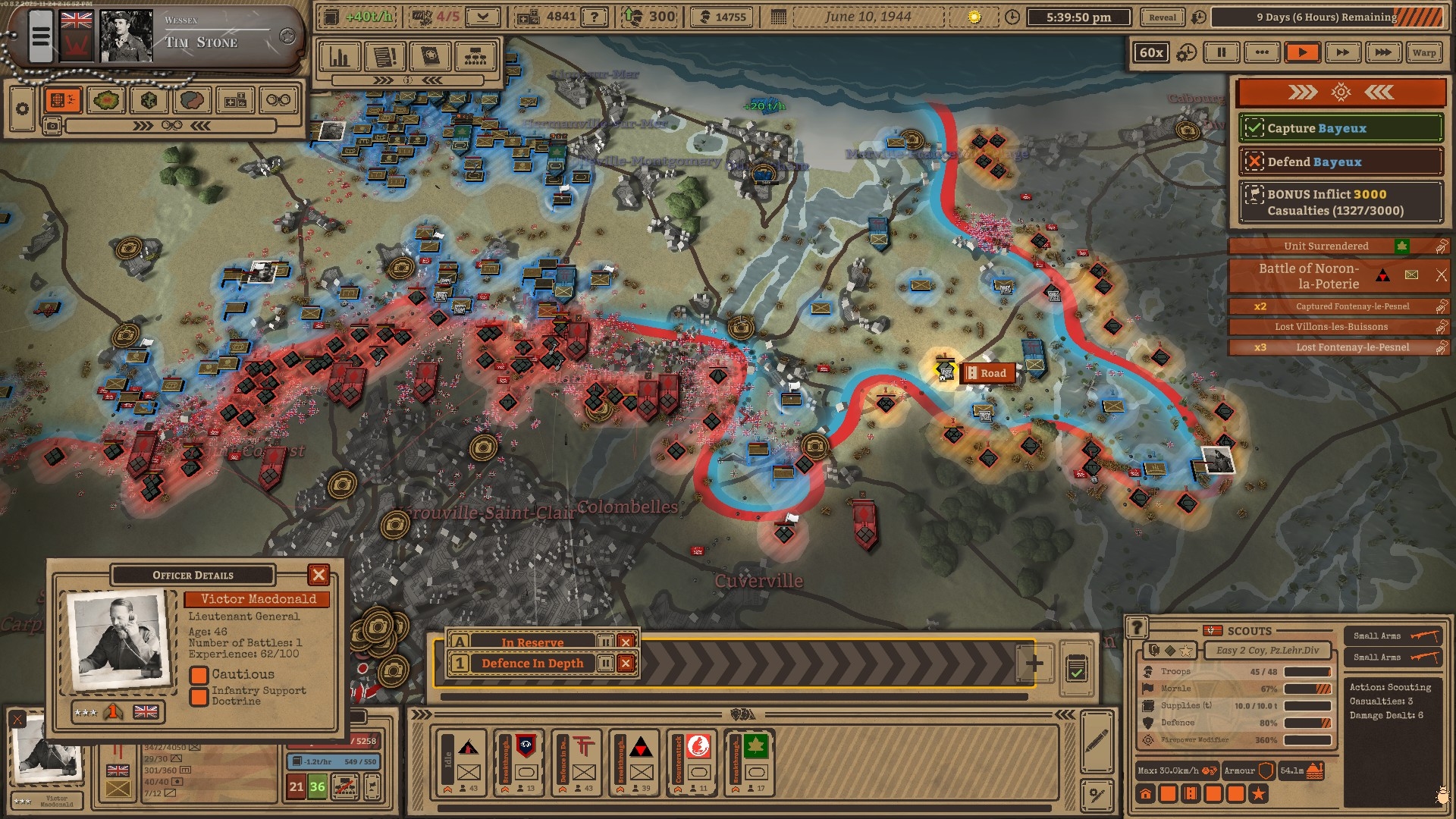Select the Defend Bayeux objective
This screenshot has height=819, width=1456.
pyautogui.click(x=1340, y=162)
